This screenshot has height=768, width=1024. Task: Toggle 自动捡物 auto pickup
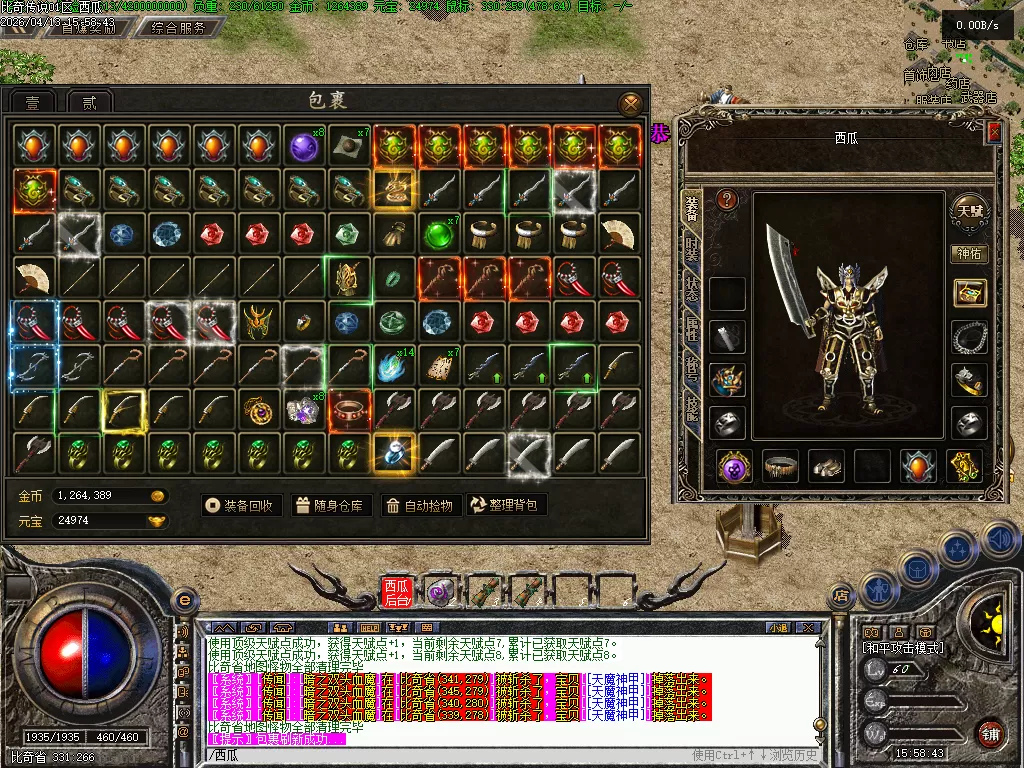pos(420,505)
